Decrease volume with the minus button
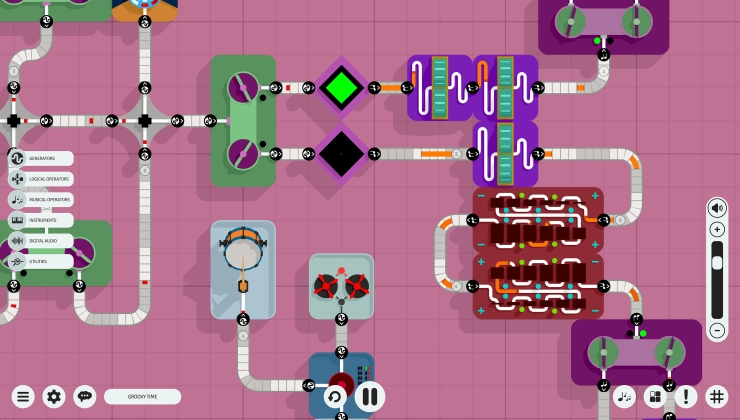 (717, 330)
